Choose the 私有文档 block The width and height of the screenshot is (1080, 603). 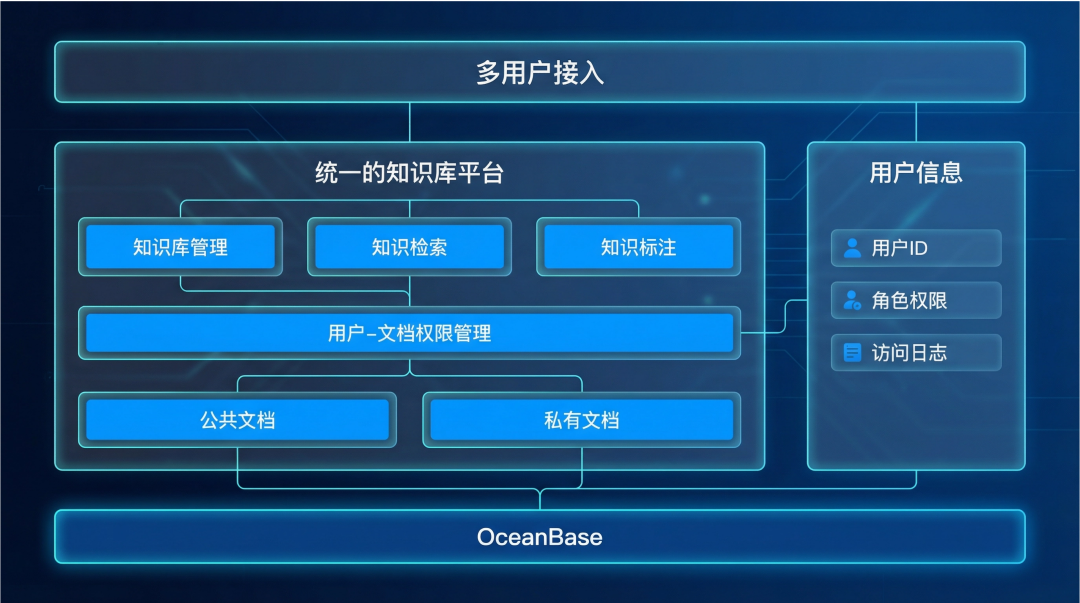click(581, 420)
